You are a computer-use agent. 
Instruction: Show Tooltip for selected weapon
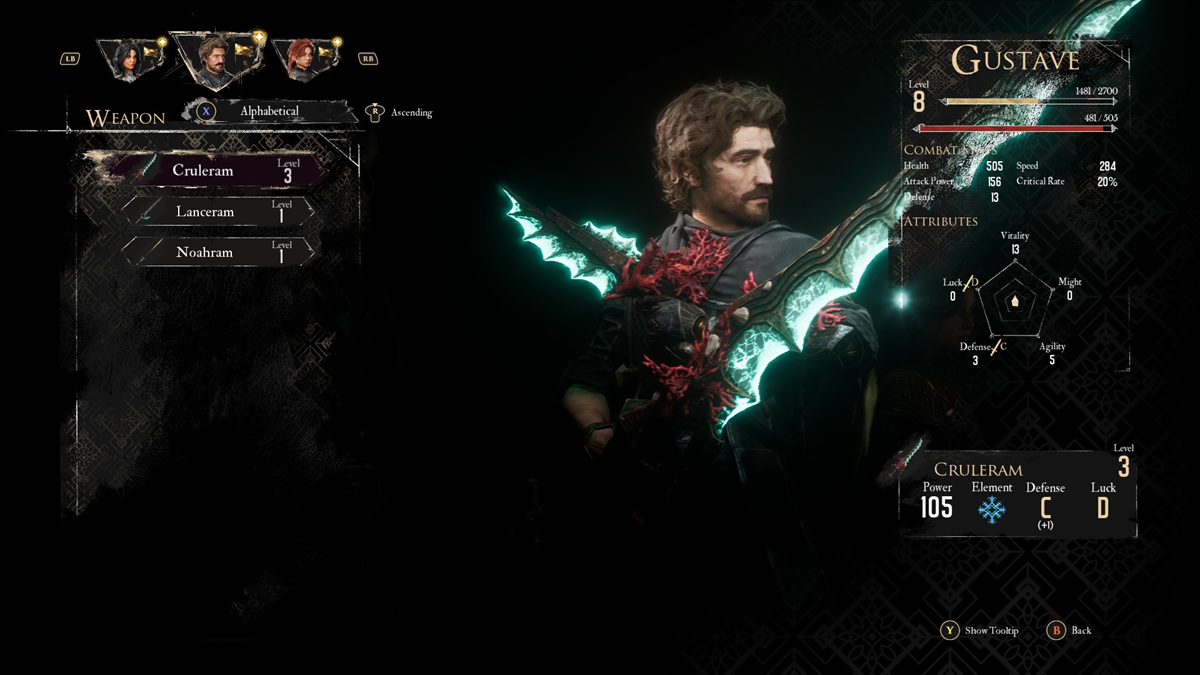coord(980,630)
